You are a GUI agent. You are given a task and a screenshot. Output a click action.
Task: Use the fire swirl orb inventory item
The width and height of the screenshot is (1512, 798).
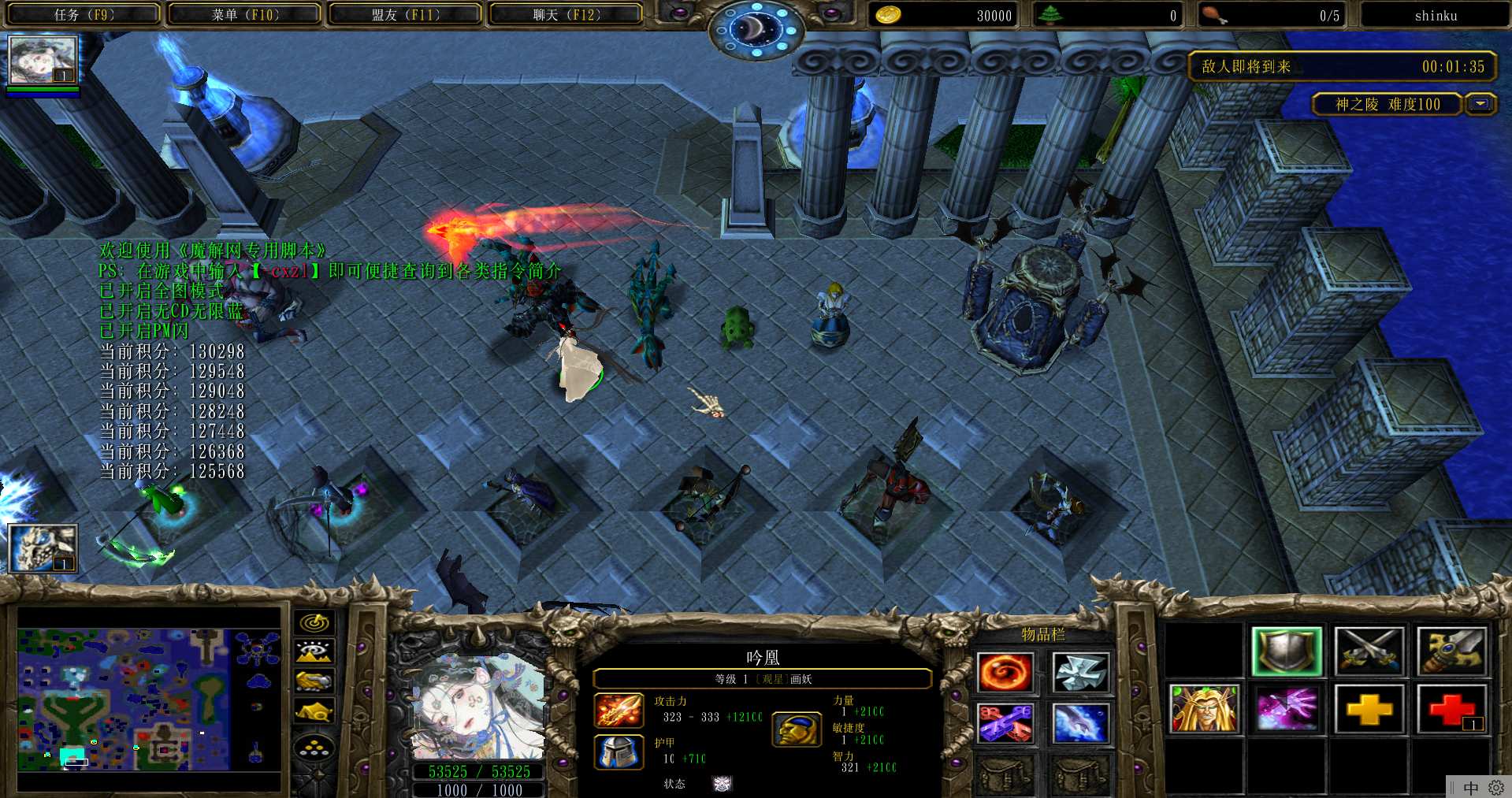1005,674
